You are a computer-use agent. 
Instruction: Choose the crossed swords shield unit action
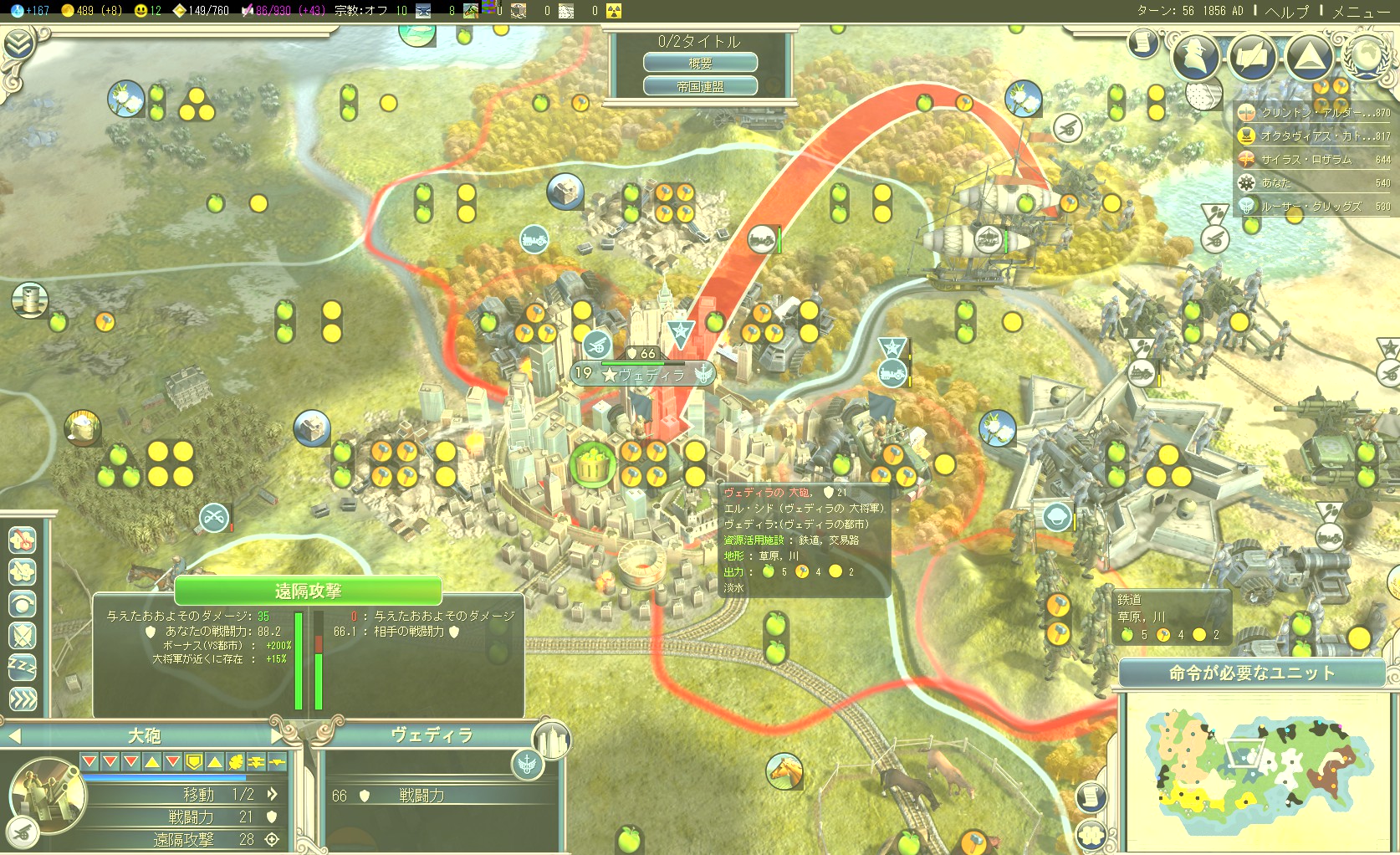(x=23, y=635)
